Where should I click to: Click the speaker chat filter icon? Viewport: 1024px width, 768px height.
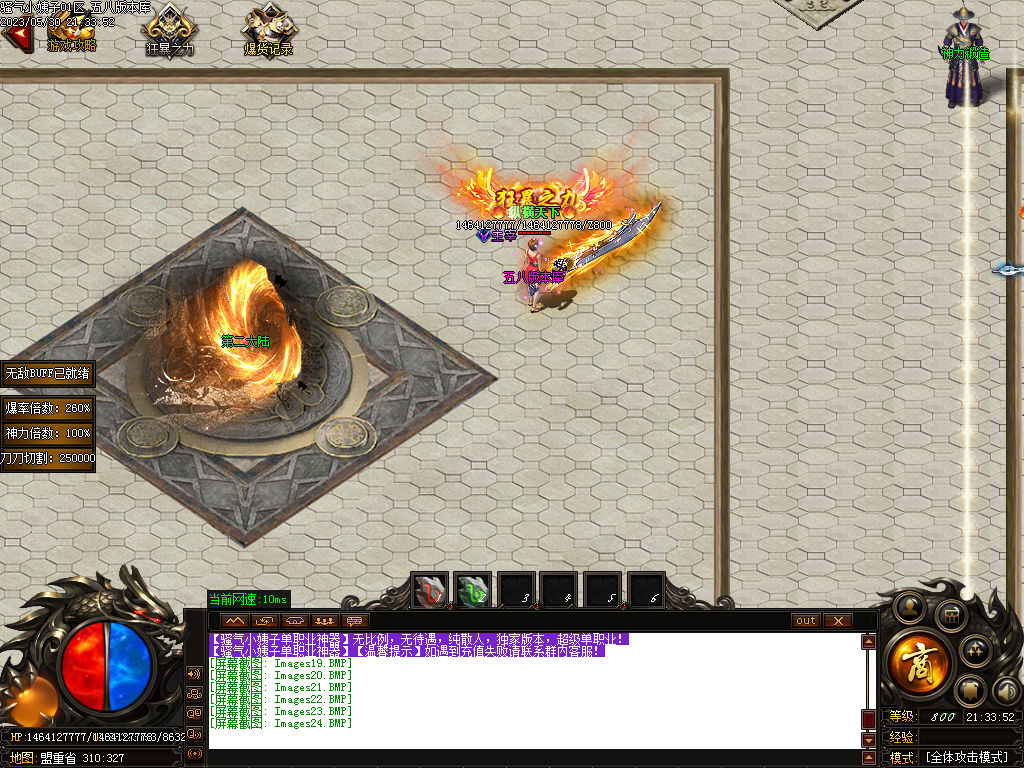pyautogui.click(x=194, y=673)
